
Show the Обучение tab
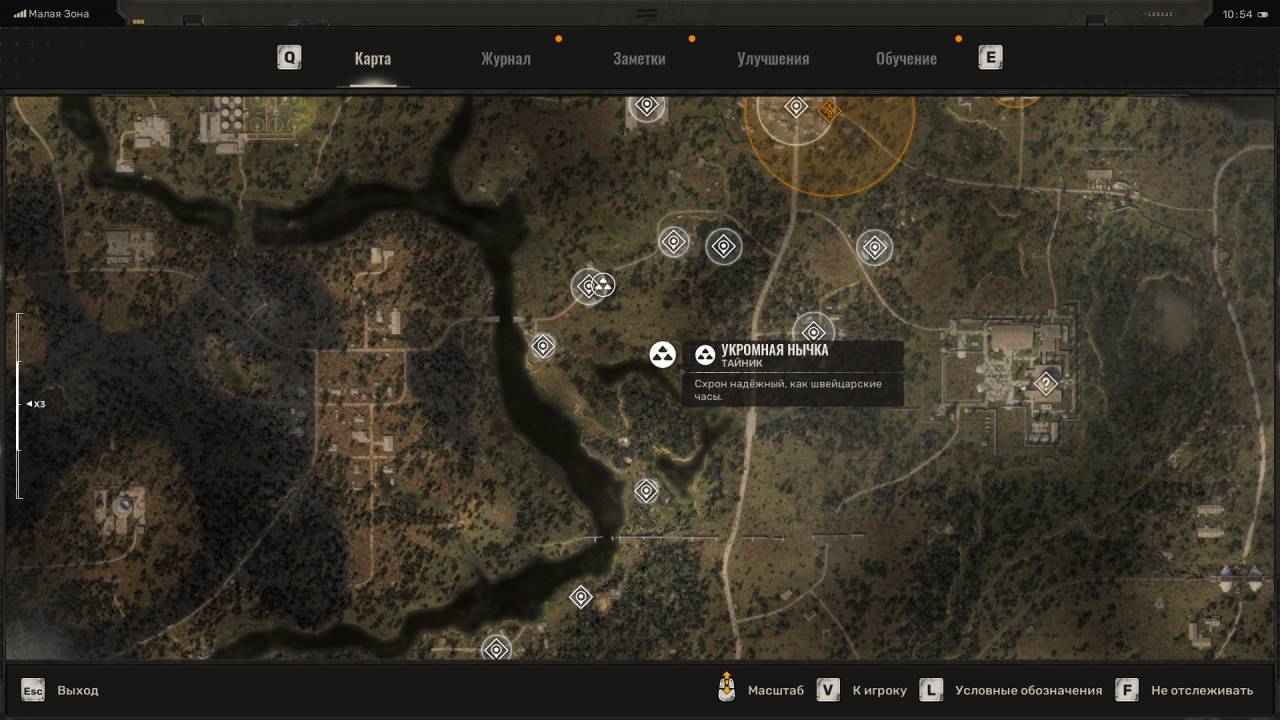(x=906, y=58)
